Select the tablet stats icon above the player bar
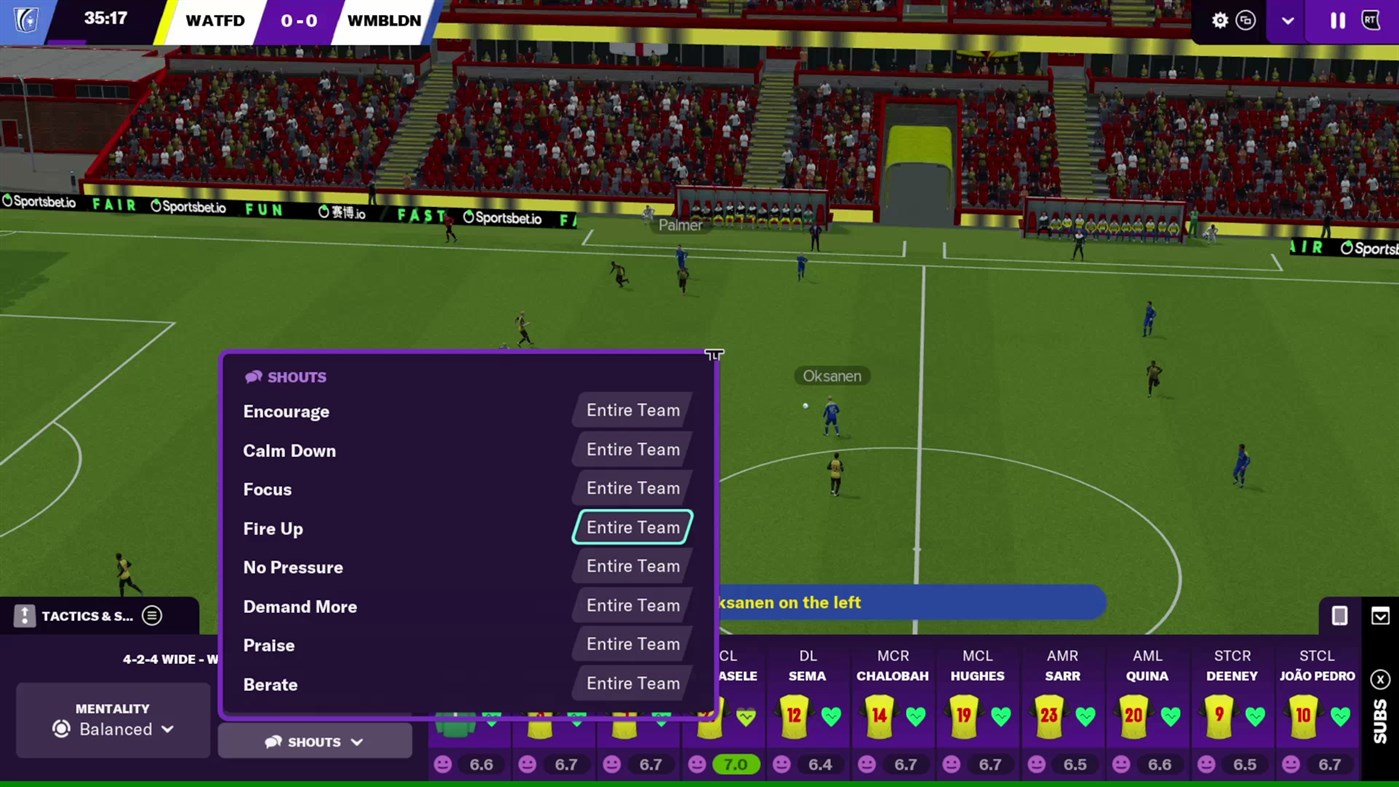This screenshot has width=1399, height=787. pos(1337,616)
